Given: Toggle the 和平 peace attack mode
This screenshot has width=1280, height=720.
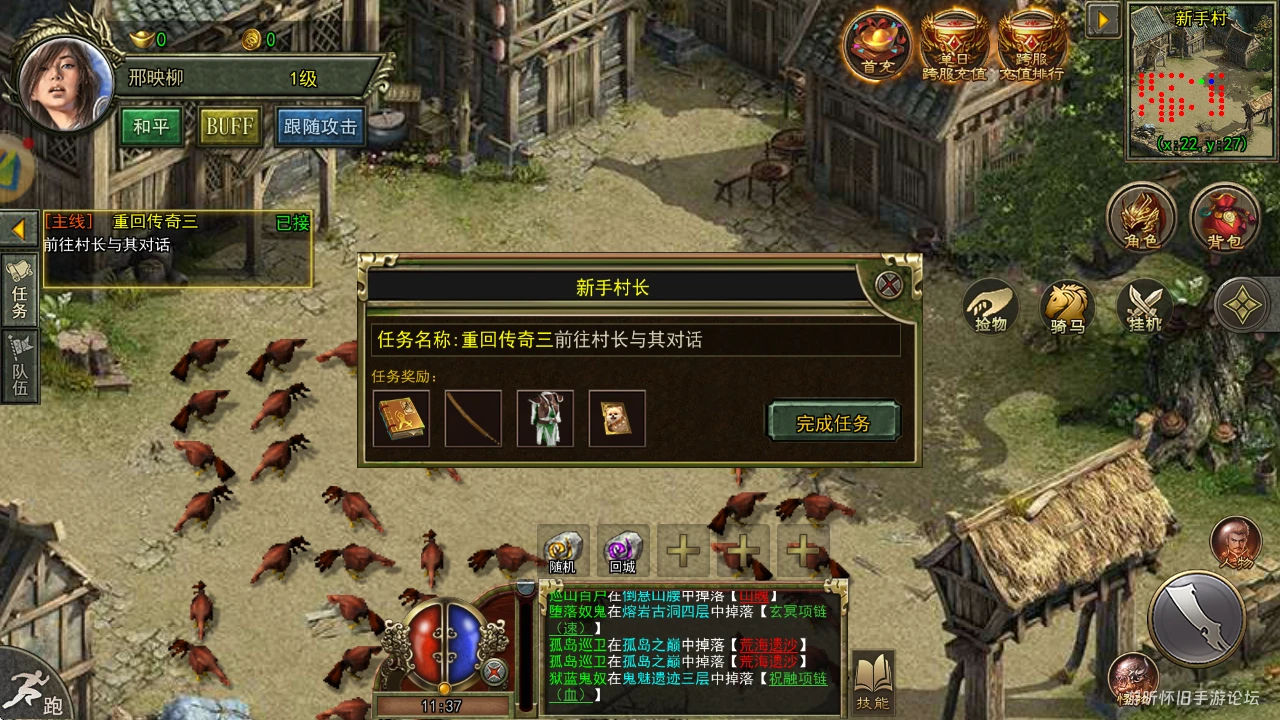Looking at the screenshot, I should click(151, 128).
